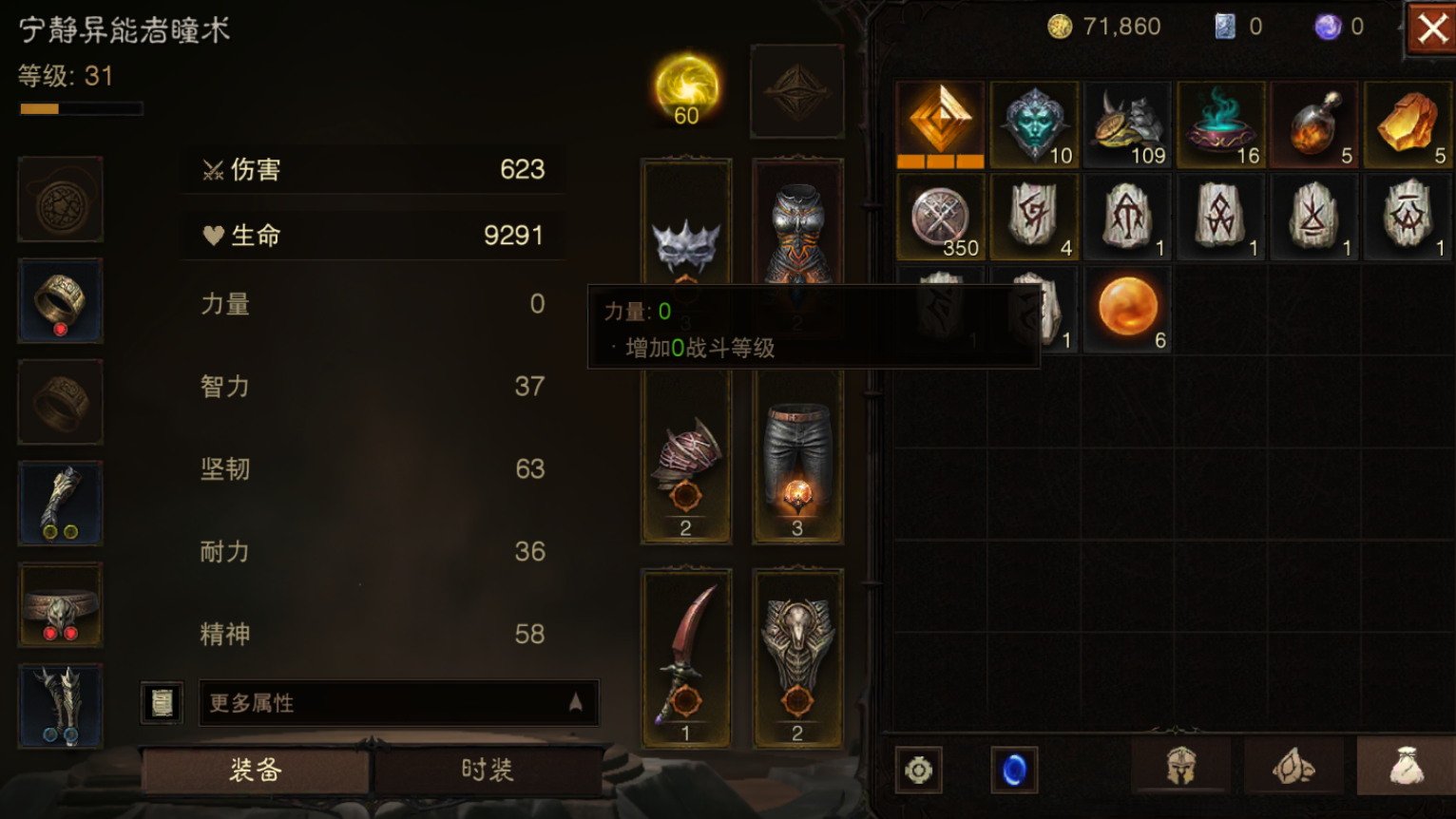The height and width of the screenshot is (819, 1456).
Task: Click the blue portal icon button
Action: [1014, 770]
